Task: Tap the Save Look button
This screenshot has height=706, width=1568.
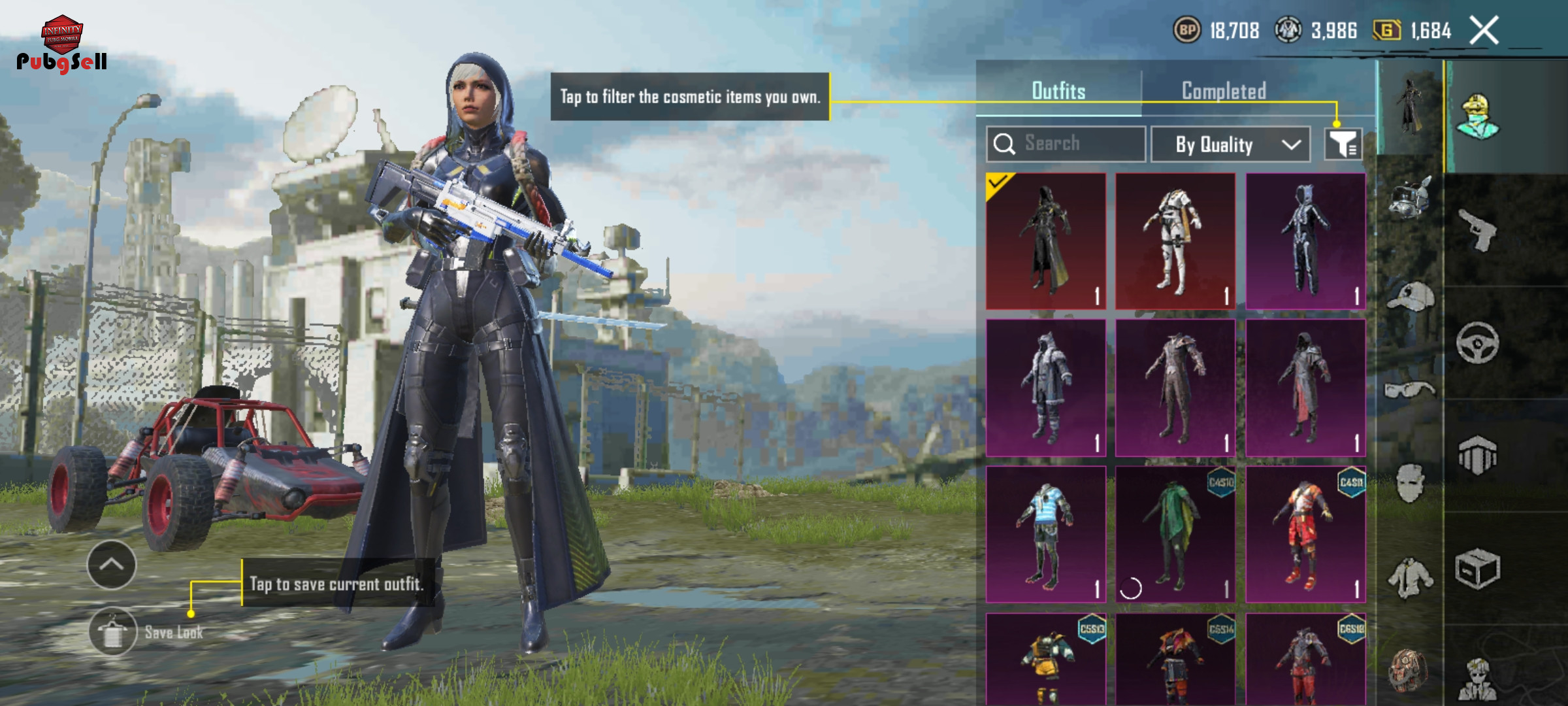Action: (x=114, y=631)
